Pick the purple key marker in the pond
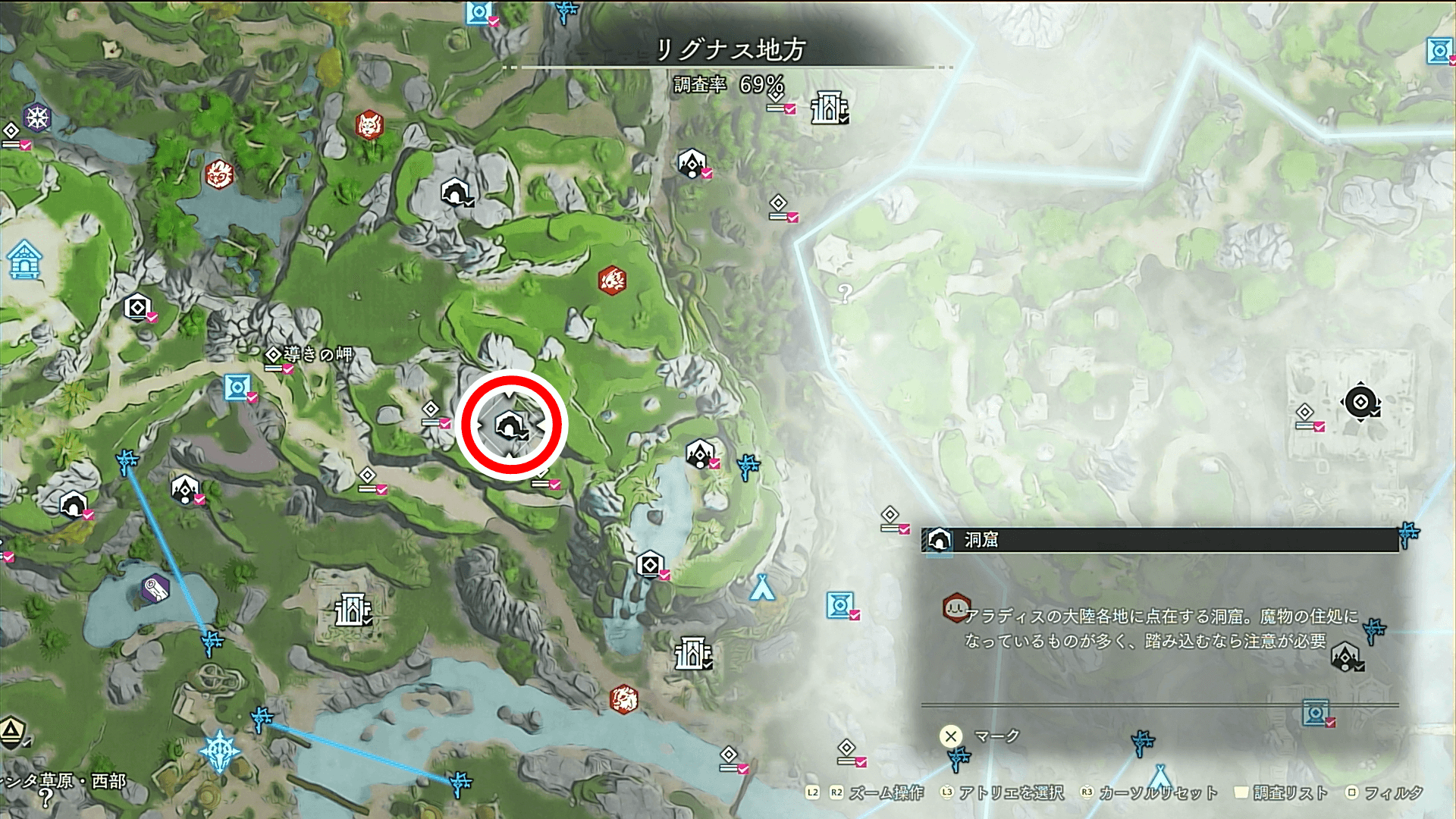The height and width of the screenshot is (819, 1456). point(155,589)
